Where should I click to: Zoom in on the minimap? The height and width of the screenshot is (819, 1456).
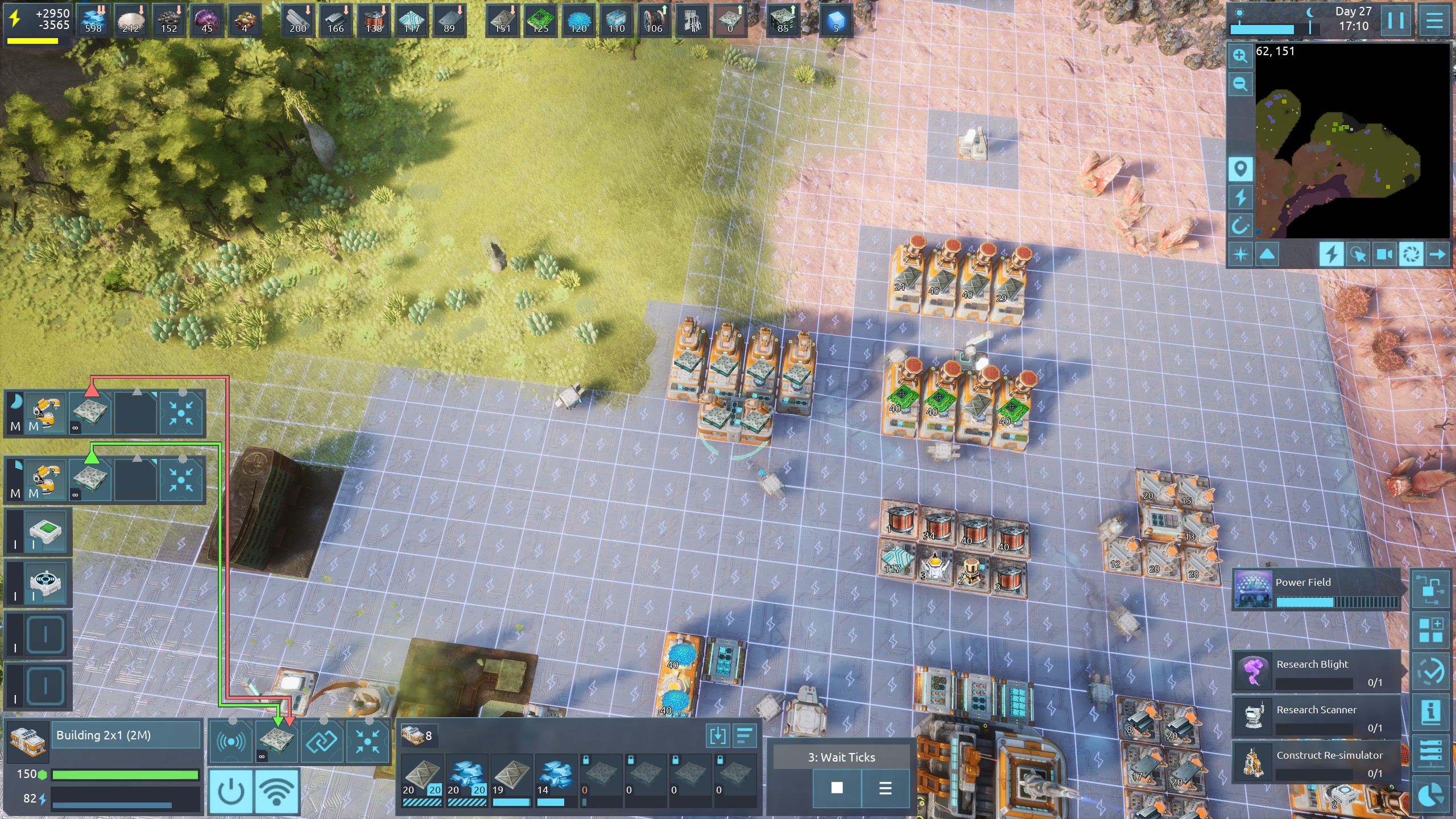pos(1240,56)
